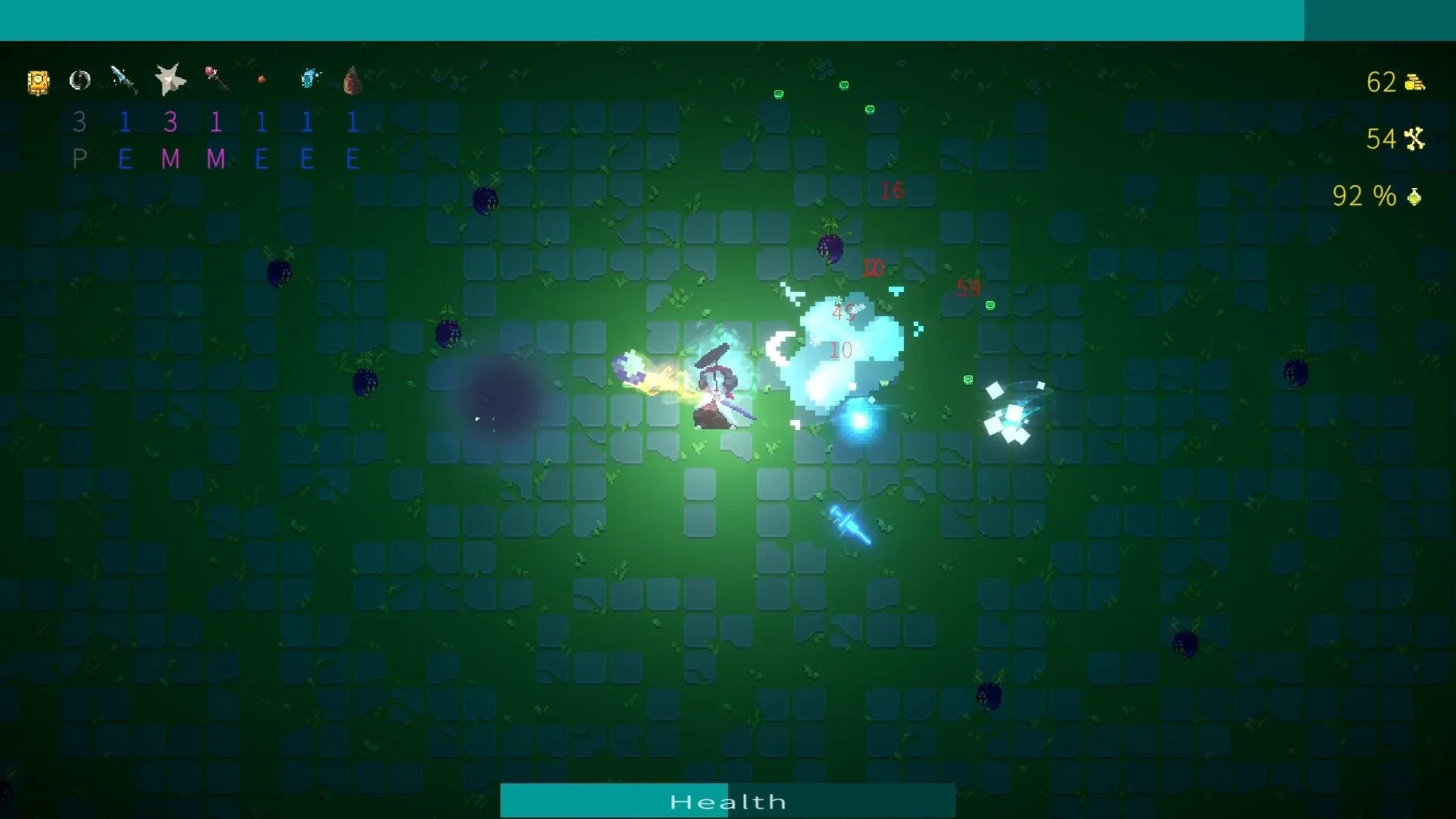
Task: Click the crossed bones icon beside 54
Action: click(x=1415, y=138)
